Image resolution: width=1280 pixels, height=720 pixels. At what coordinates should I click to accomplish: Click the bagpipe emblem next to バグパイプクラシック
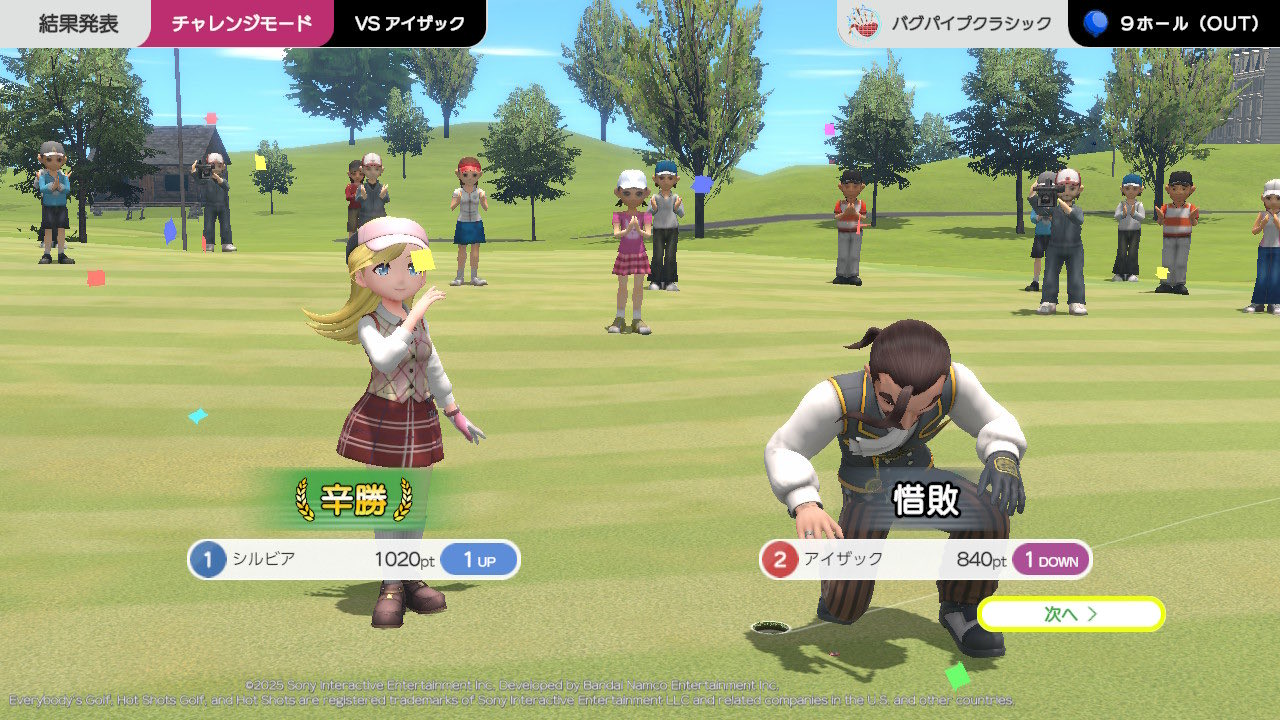[866, 22]
